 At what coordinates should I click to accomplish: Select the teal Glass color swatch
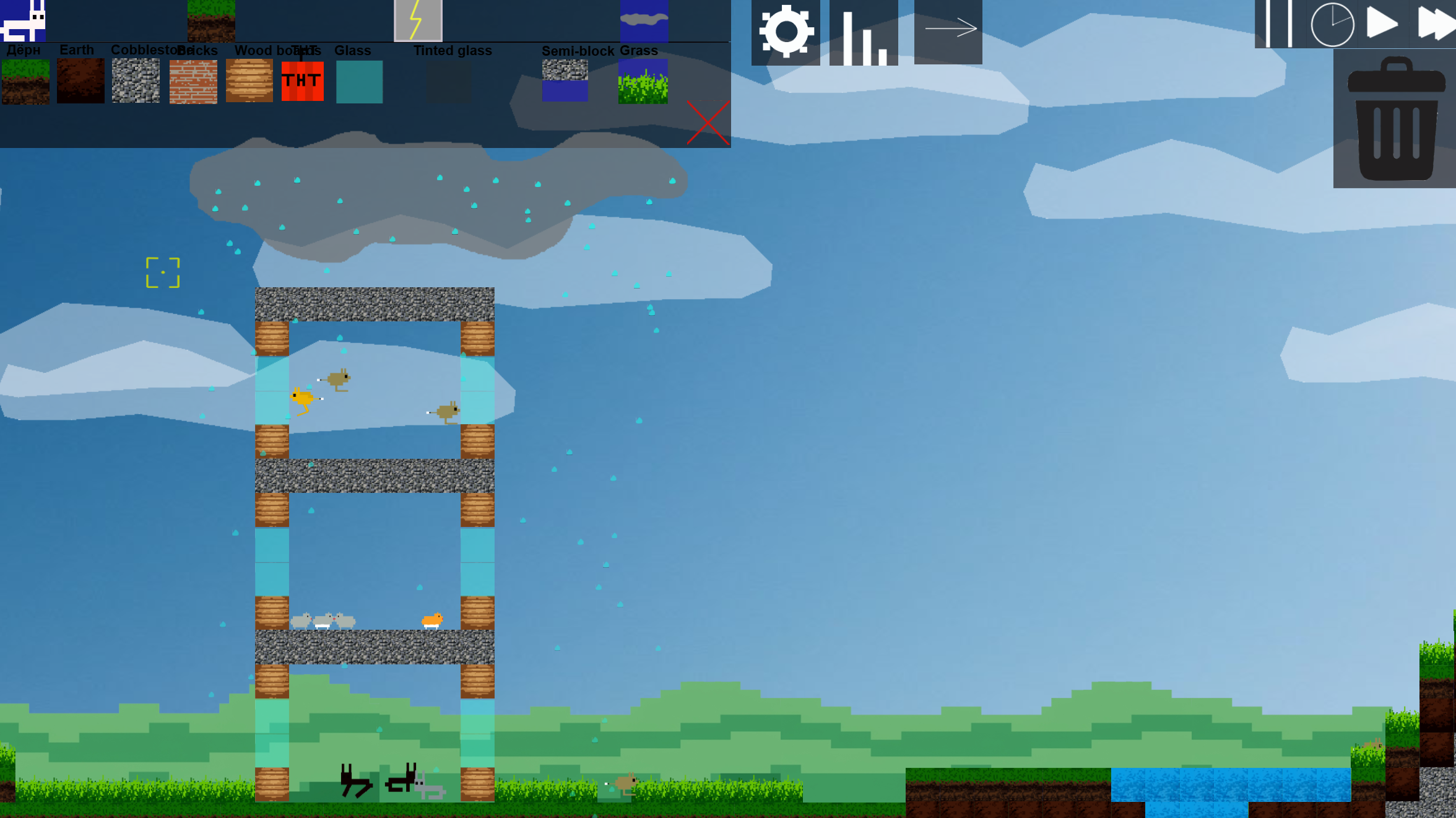pyautogui.click(x=358, y=80)
